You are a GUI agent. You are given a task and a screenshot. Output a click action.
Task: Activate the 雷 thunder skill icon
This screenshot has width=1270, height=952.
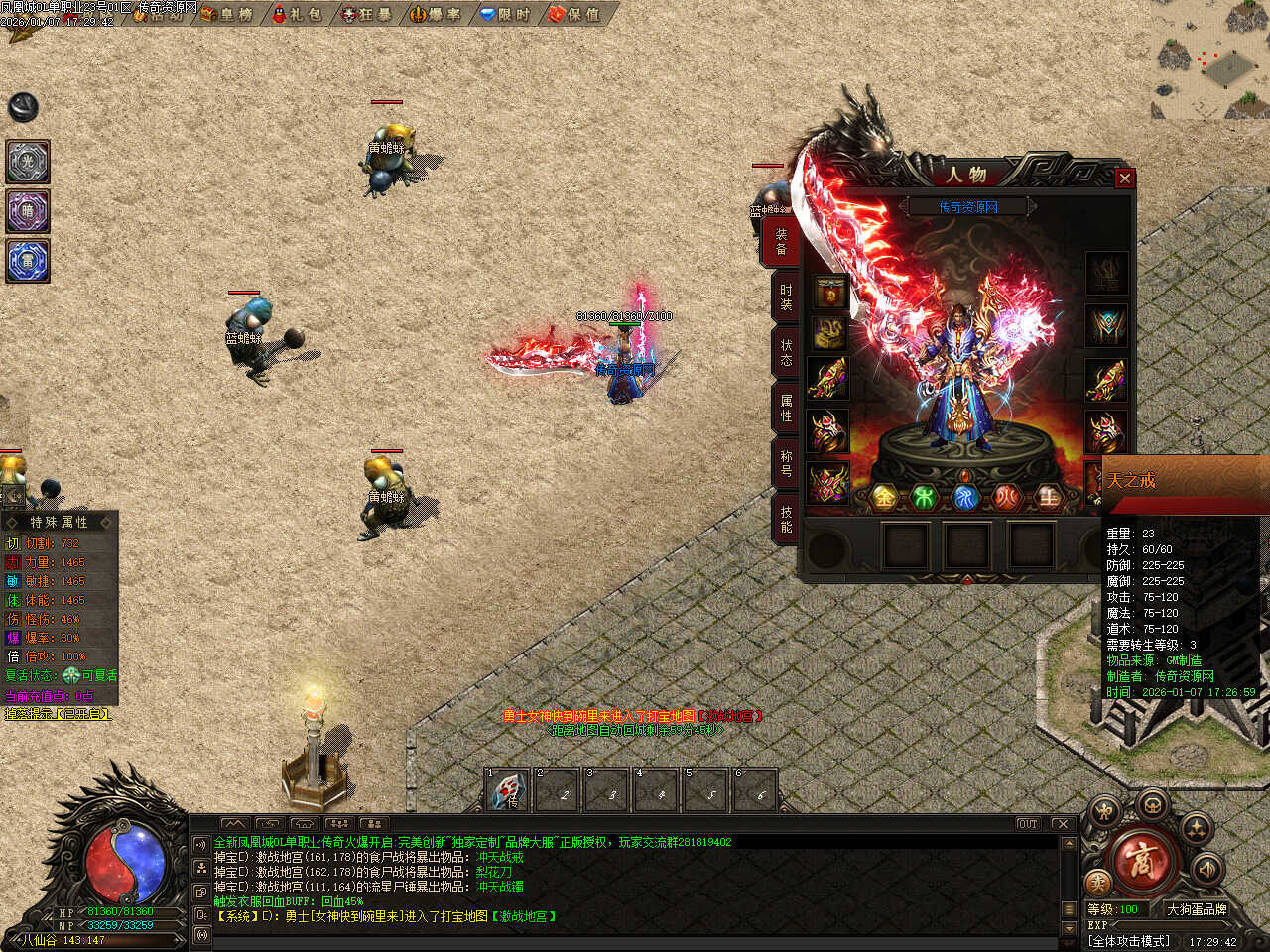point(28,262)
